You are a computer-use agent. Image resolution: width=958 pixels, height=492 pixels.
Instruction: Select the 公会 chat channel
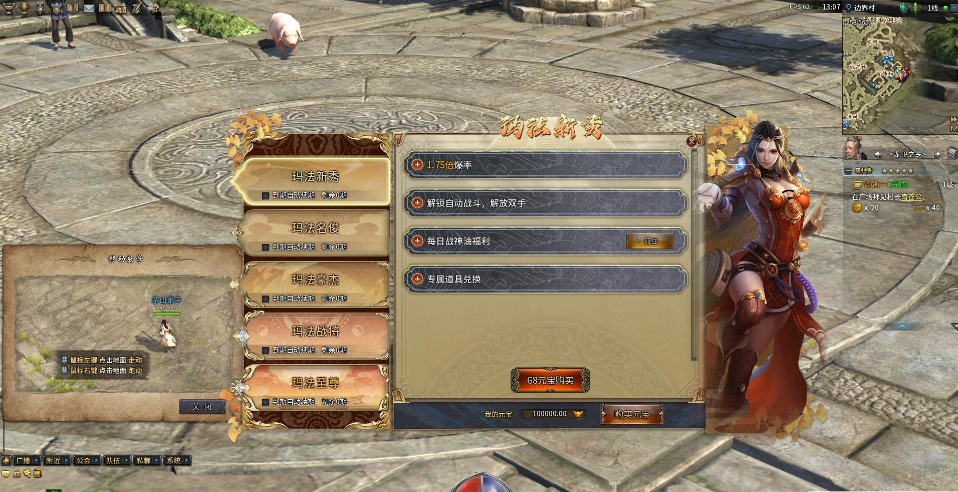point(83,461)
